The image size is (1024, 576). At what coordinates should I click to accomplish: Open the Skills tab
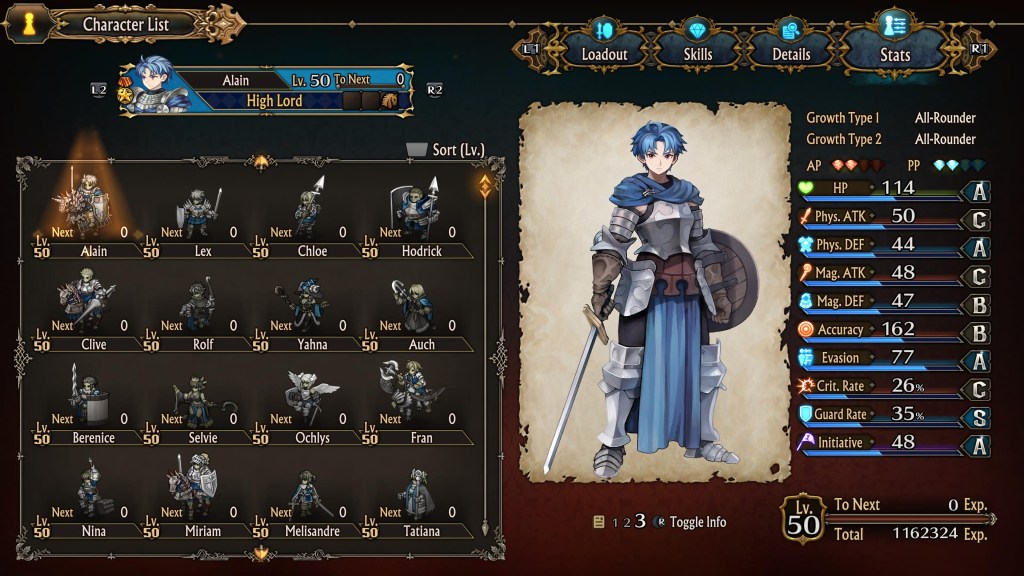point(698,47)
